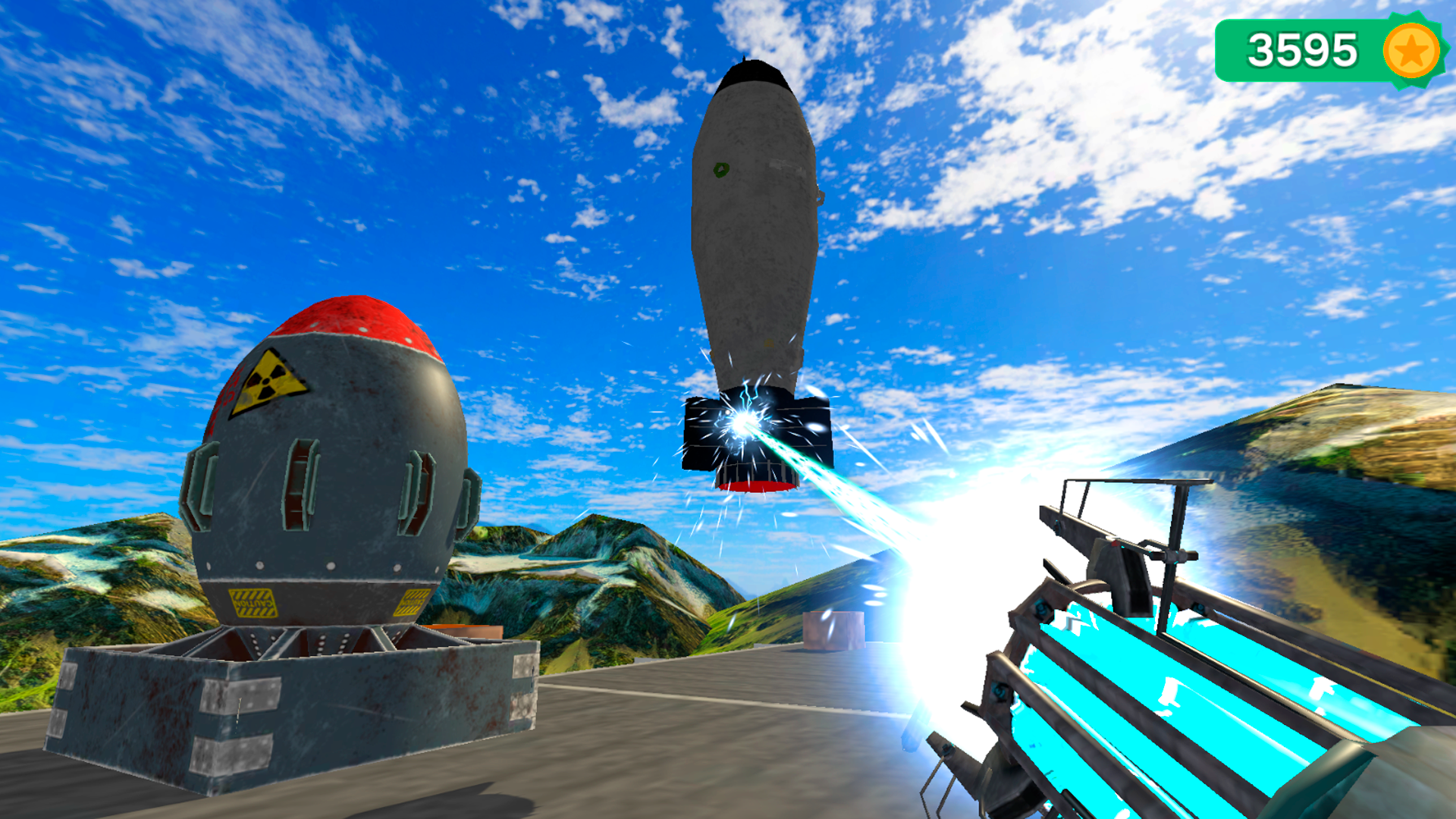
Task: Click the black missile nose cone
Action: tap(751, 72)
